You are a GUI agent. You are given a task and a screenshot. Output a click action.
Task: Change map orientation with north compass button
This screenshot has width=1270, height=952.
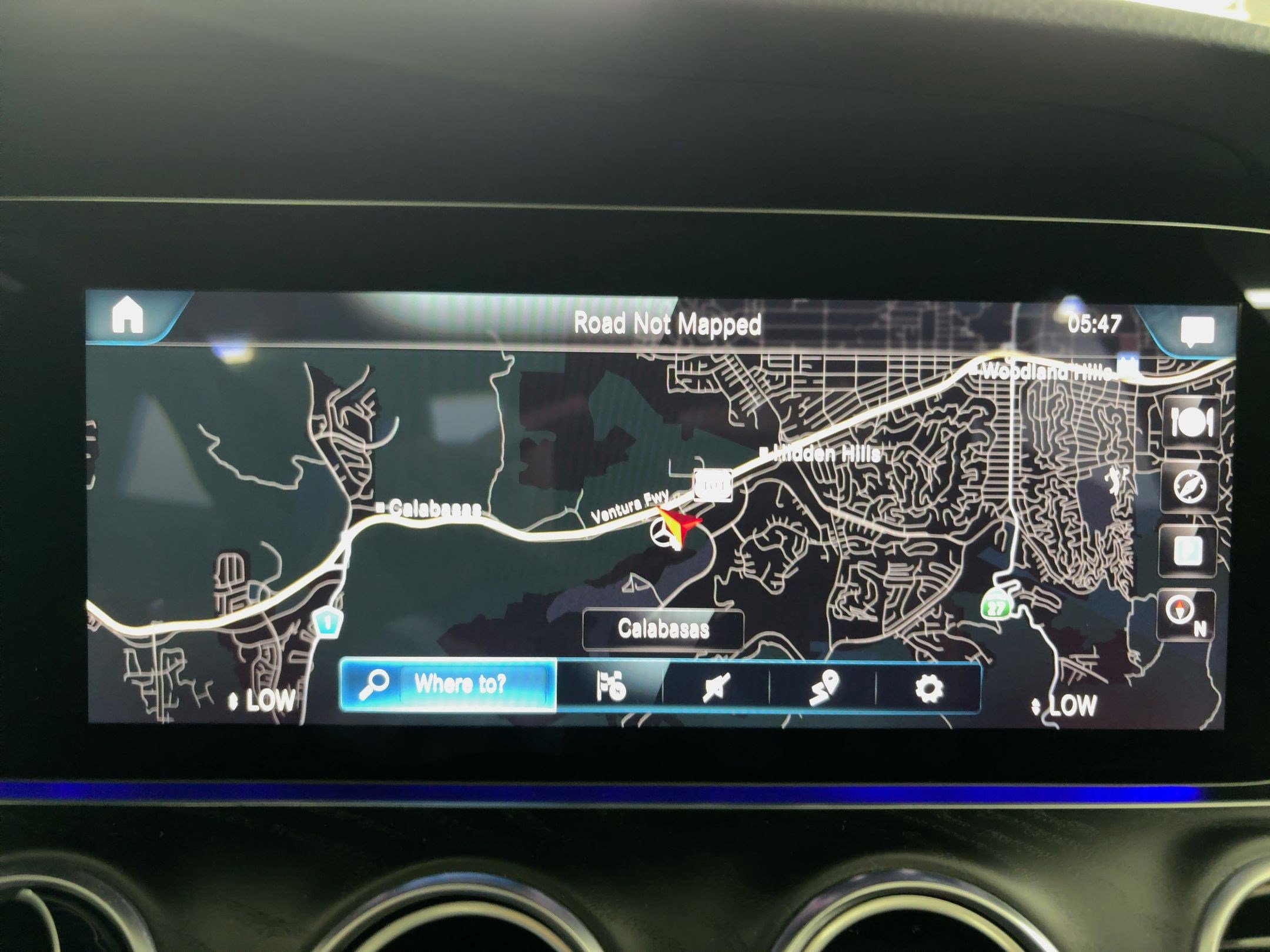coord(1184,613)
